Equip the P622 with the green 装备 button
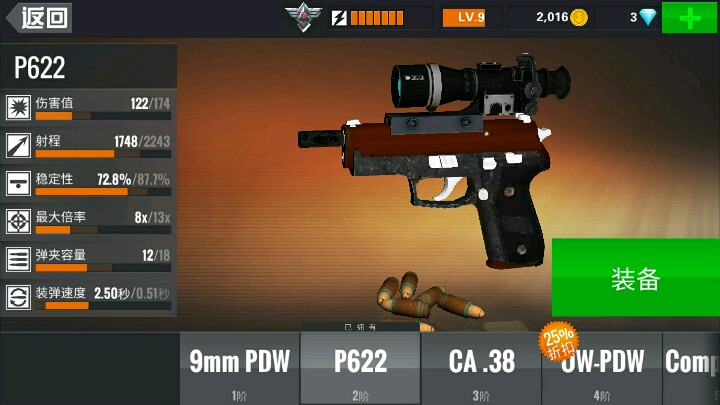 coord(635,278)
